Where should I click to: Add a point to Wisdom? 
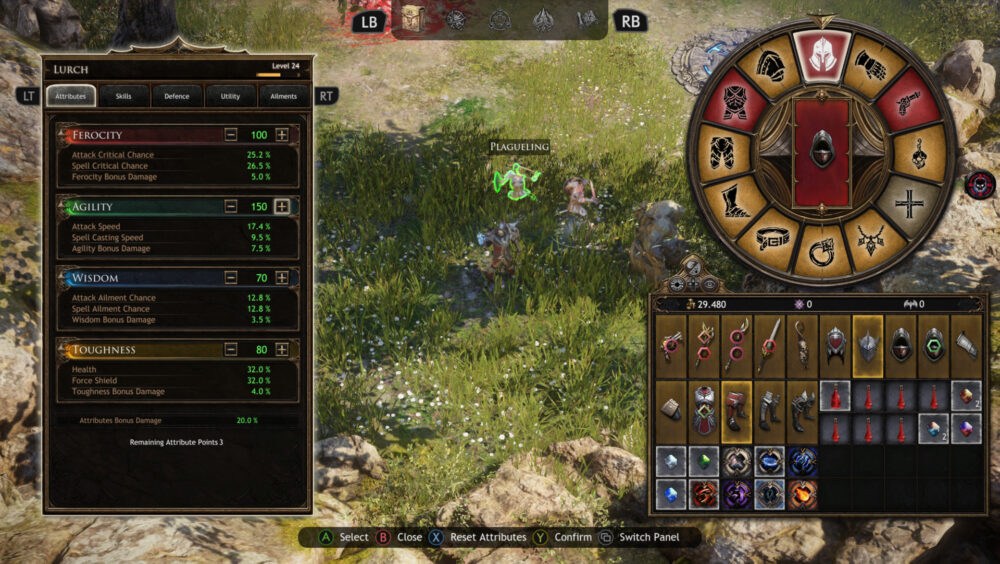[282, 278]
